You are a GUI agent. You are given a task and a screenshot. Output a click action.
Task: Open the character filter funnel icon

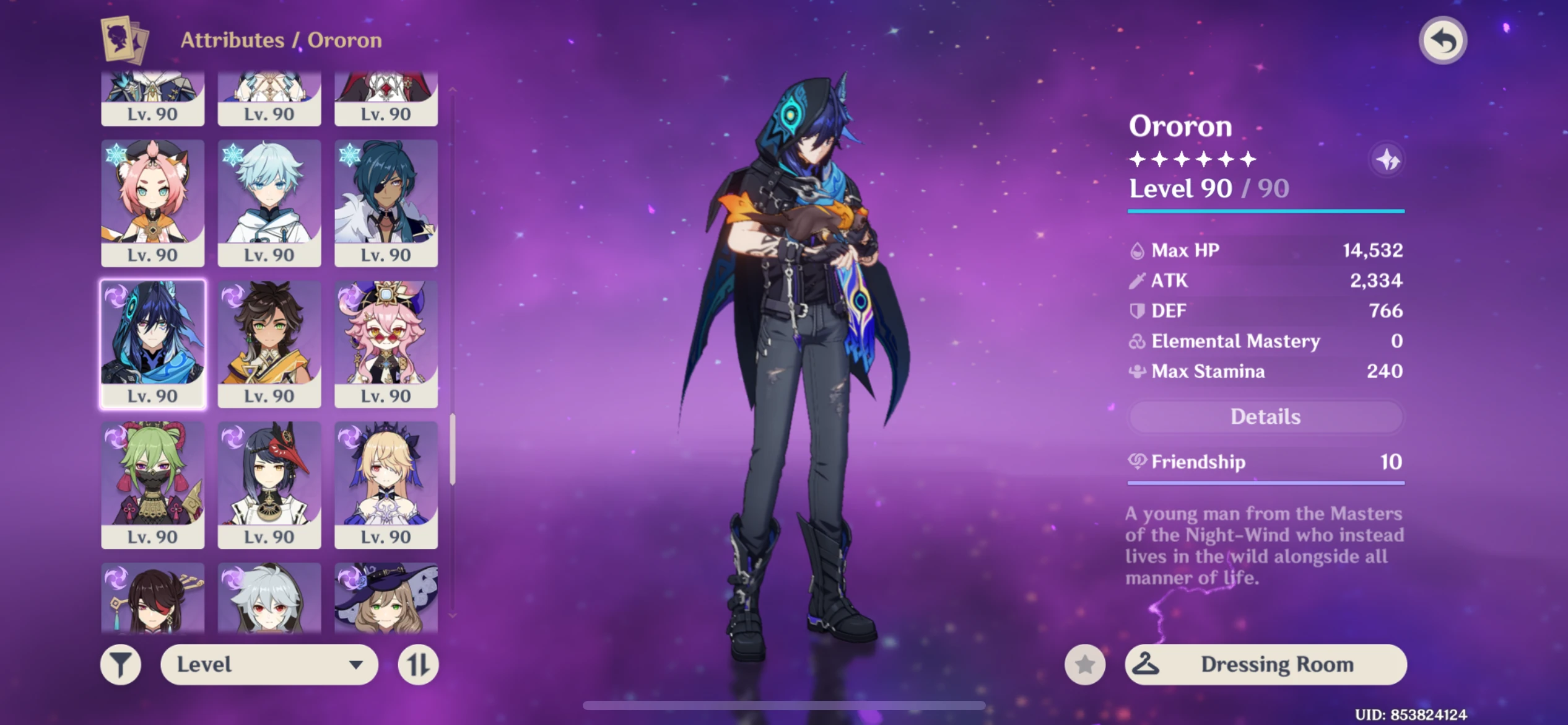[121, 664]
